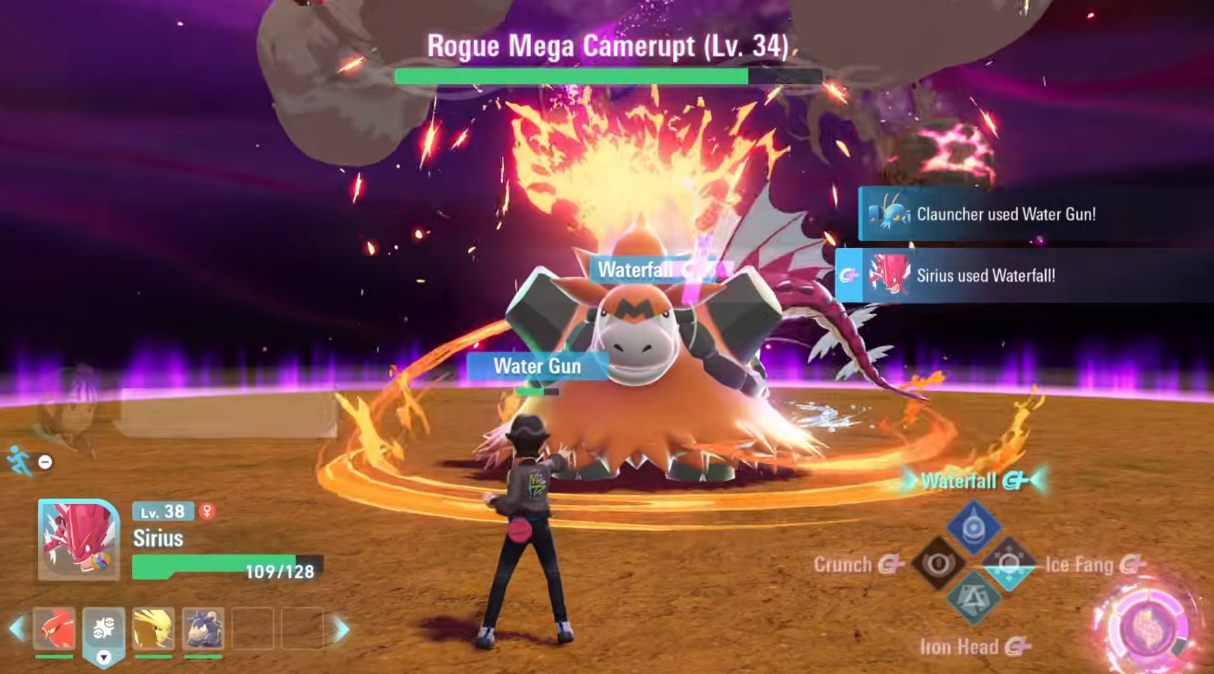Click the left arrow of party bar
This screenshot has width=1214, height=674.
point(16,629)
